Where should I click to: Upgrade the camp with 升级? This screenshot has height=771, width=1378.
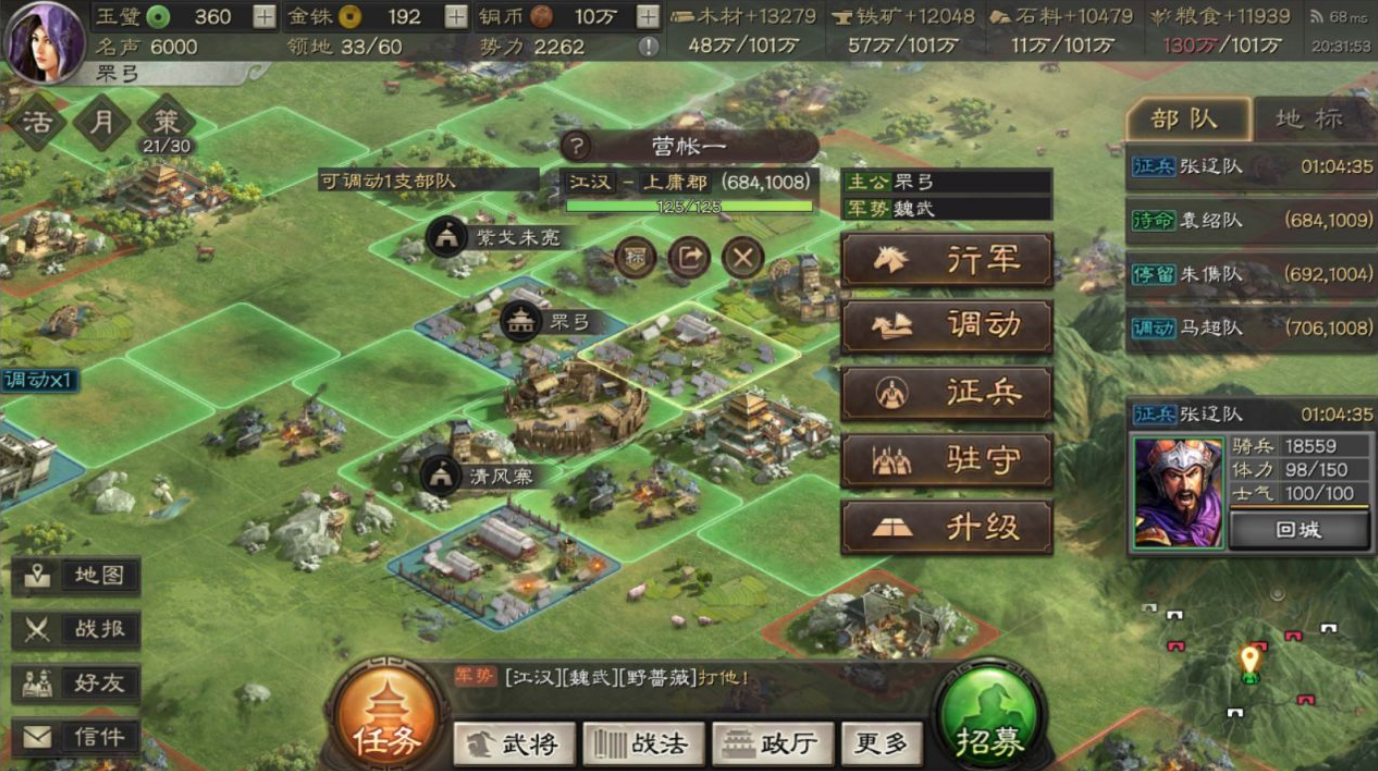(x=946, y=527)
